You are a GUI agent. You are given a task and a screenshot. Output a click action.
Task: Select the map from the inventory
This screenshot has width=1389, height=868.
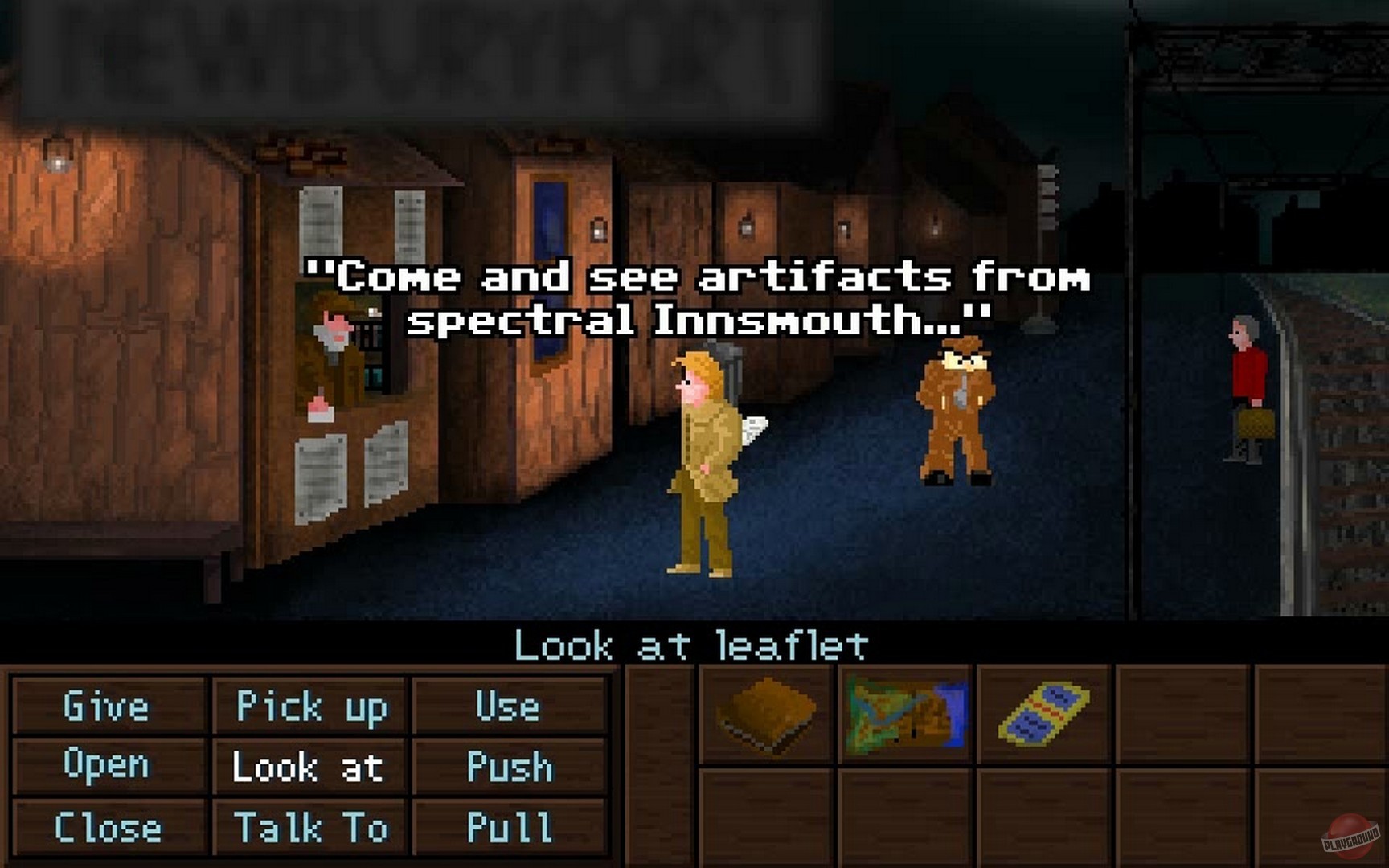click(903, 714)
